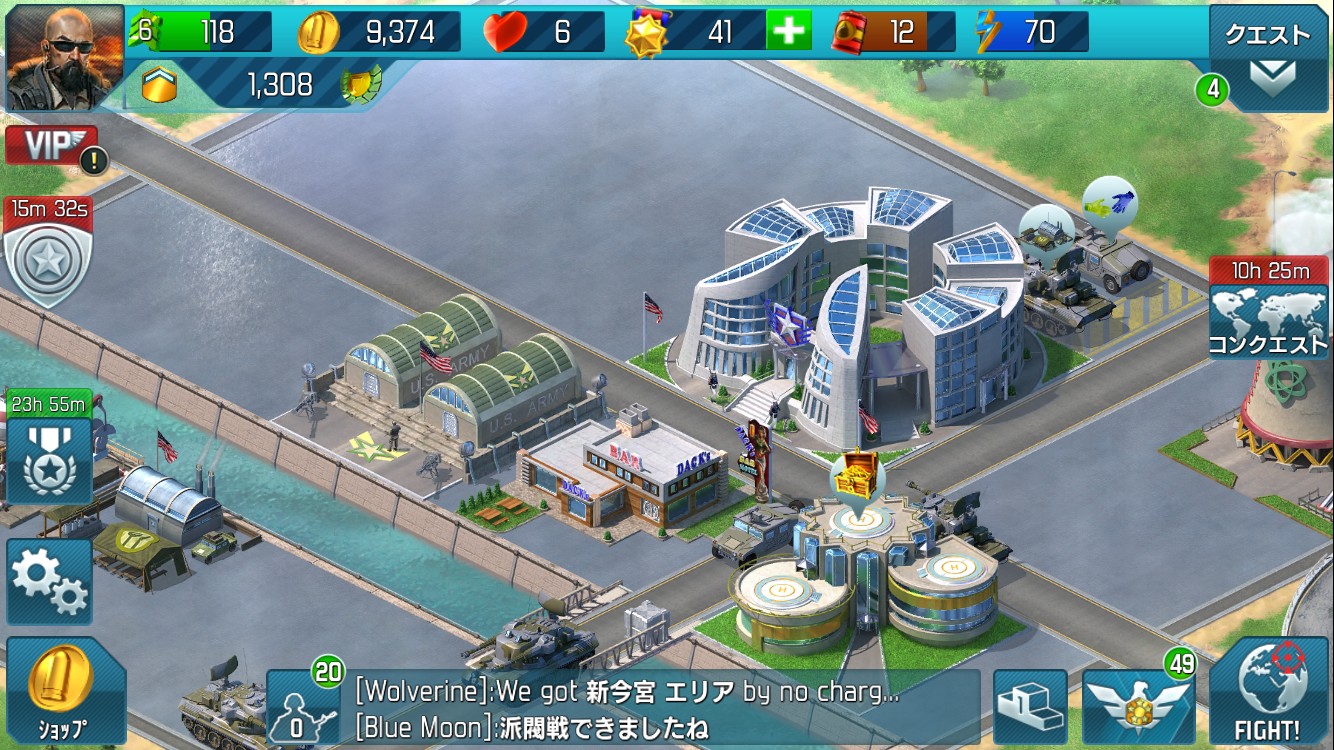Screen dimensions: 1334x750
Task: Open the eagle wings alliance button
Action: pos(1138,707)
